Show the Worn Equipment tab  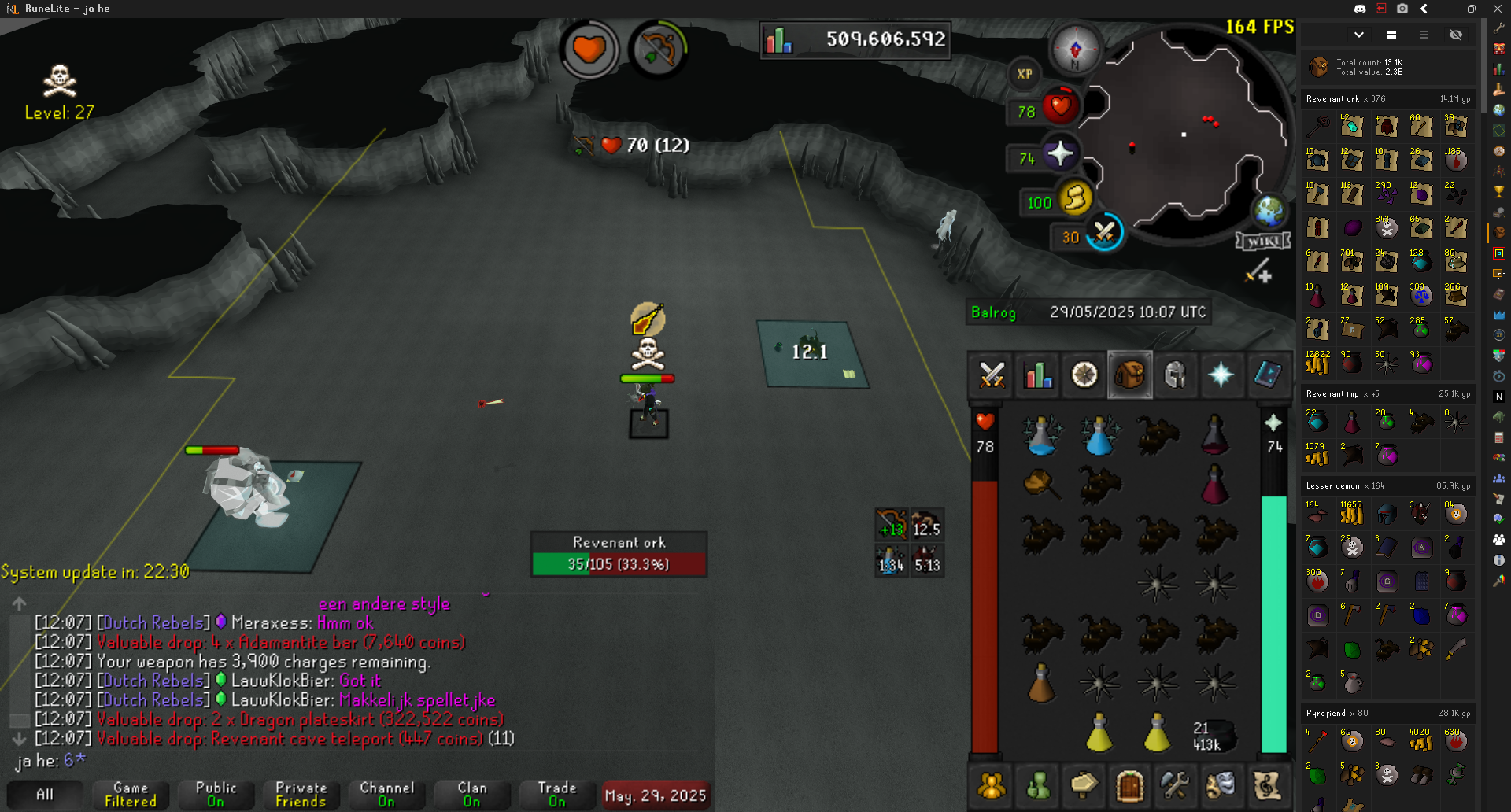[x=1175, y=375]
